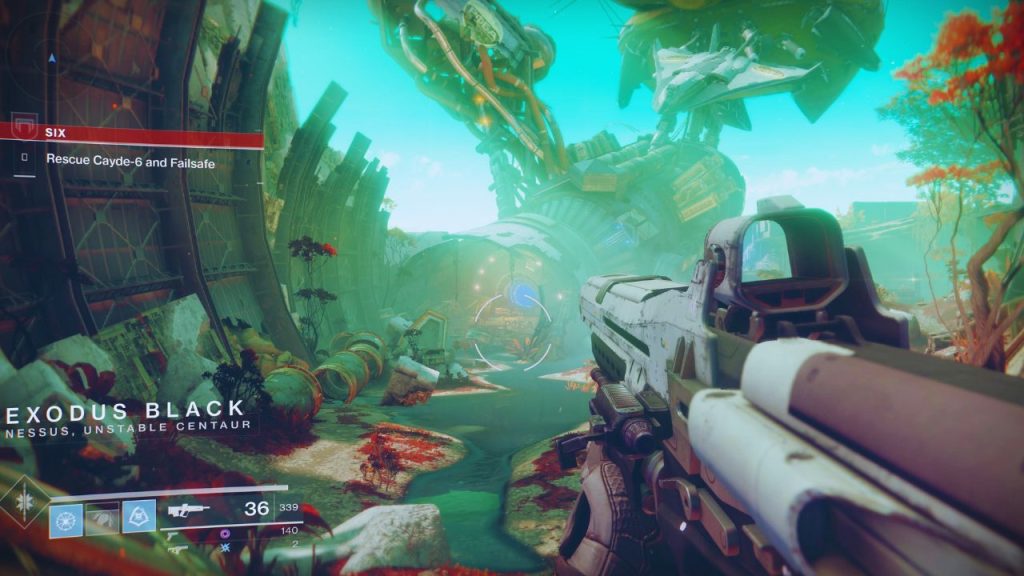Click the faded melee ability icon
This screenshot has width=1024, height=576.
tap(102, 516)
